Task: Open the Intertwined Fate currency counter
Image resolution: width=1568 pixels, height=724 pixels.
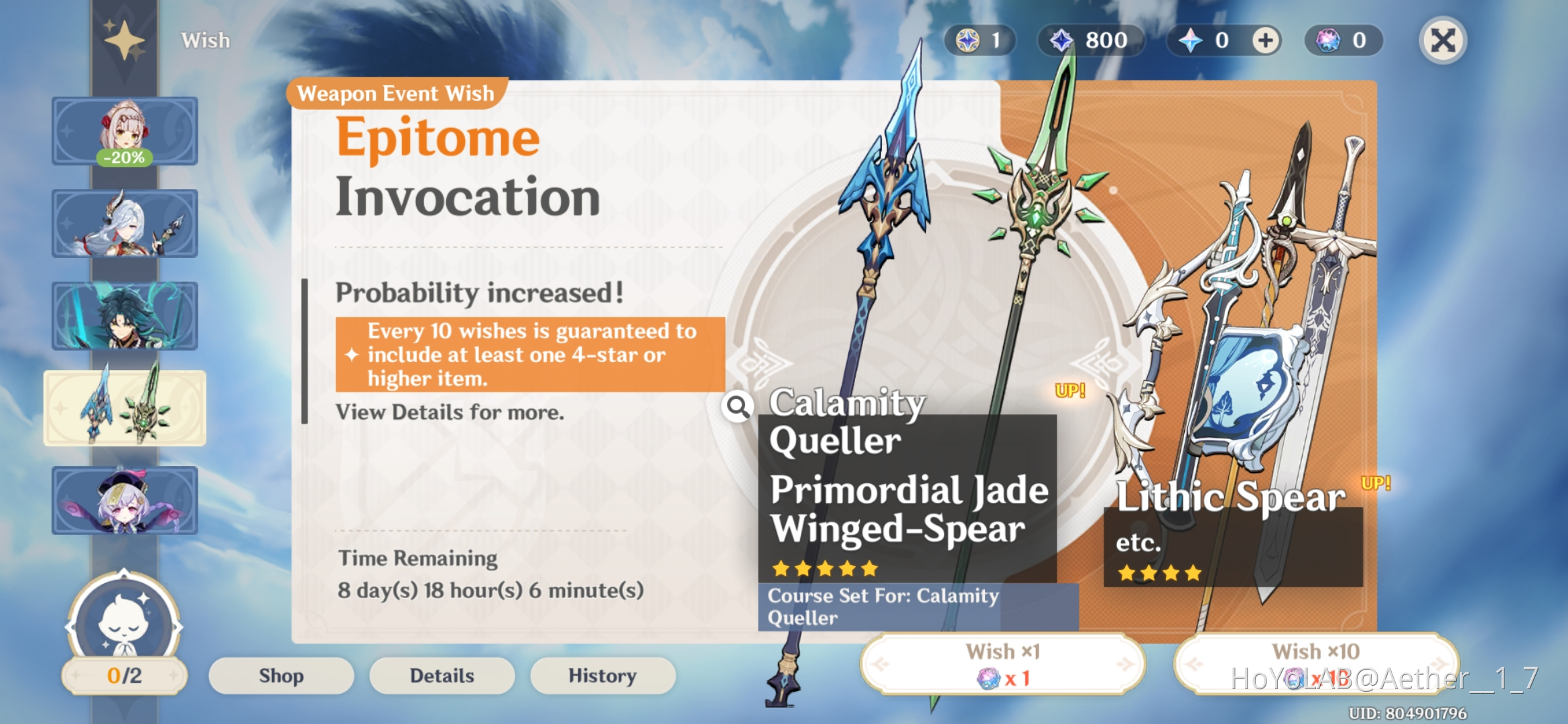Action: (980, 40)
